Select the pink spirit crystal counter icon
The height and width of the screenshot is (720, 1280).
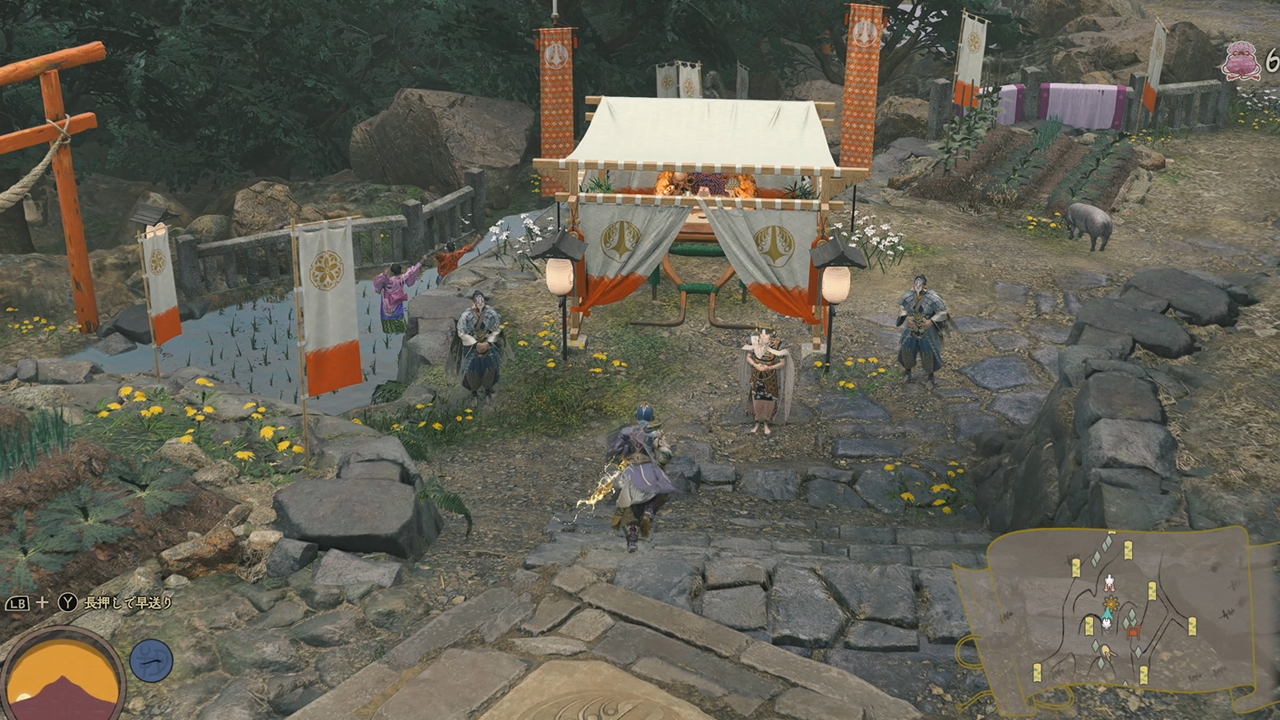[x=1243, y=62]
